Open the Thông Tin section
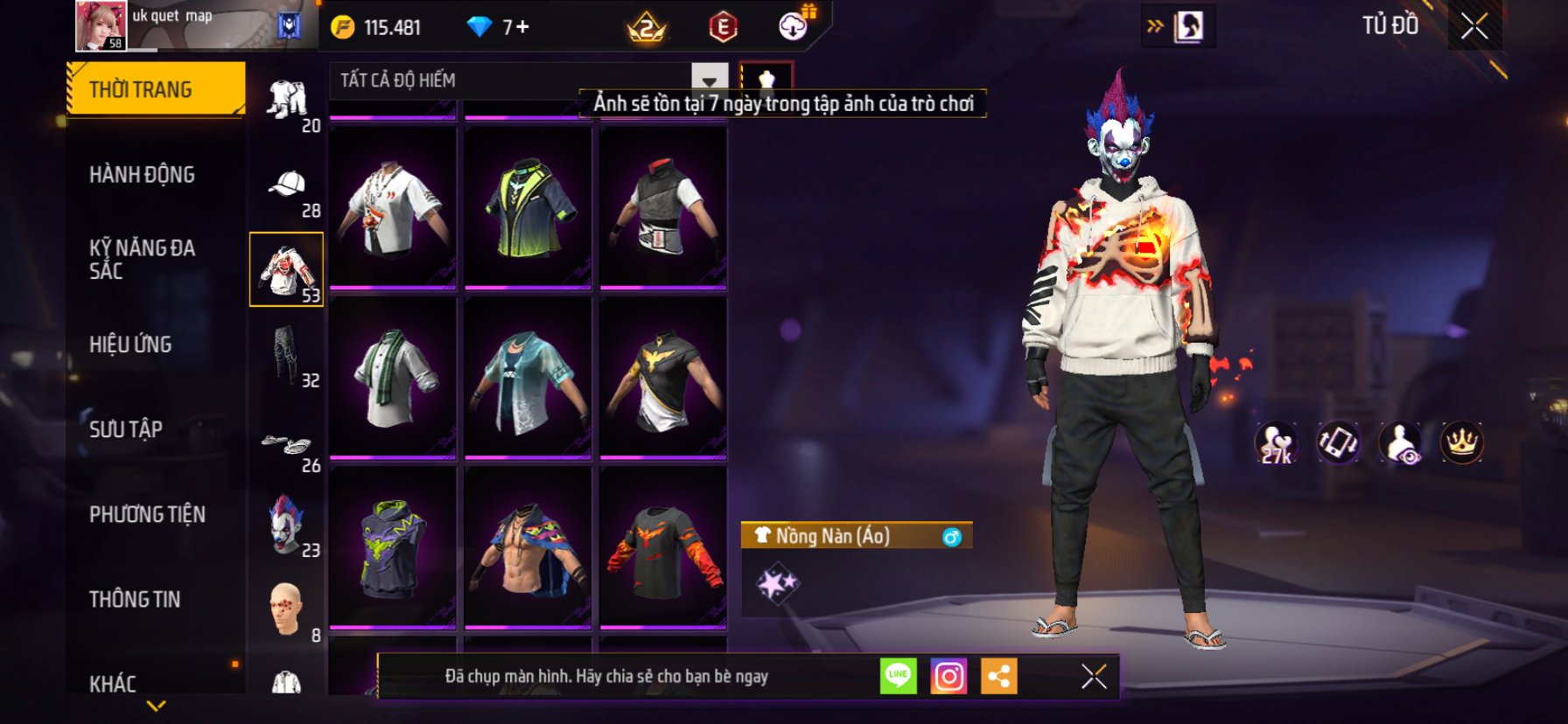This screenshot has height=724, width=1568. click(135, 599)
